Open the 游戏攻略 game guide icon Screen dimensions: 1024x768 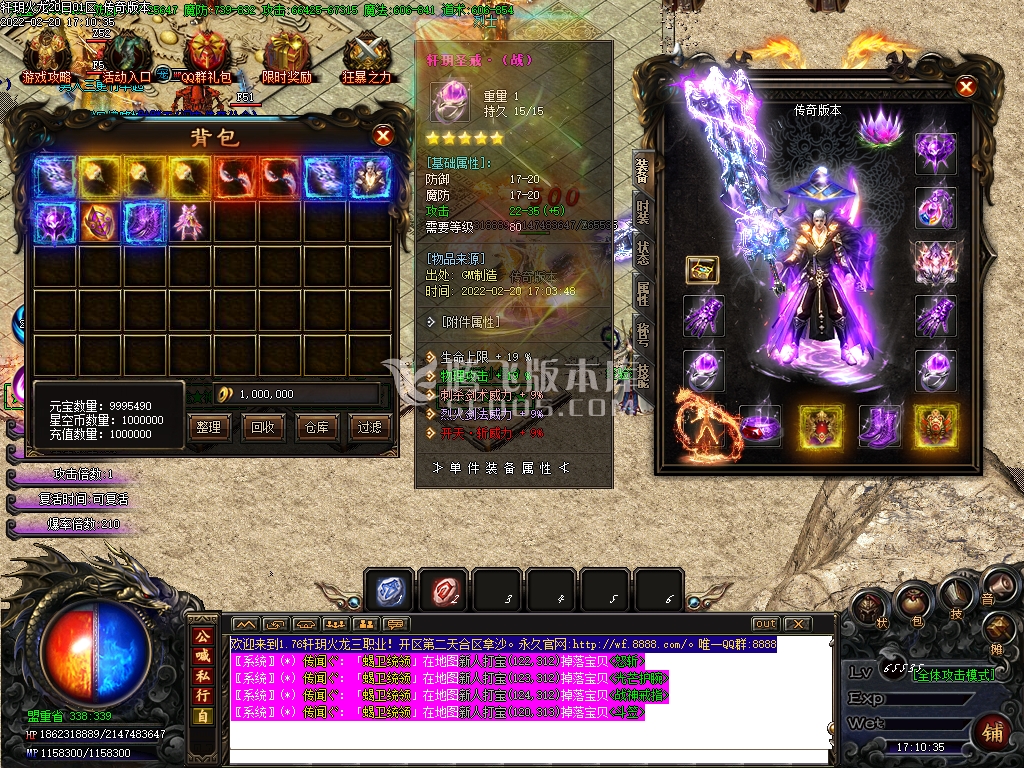[x=46, y=55]
